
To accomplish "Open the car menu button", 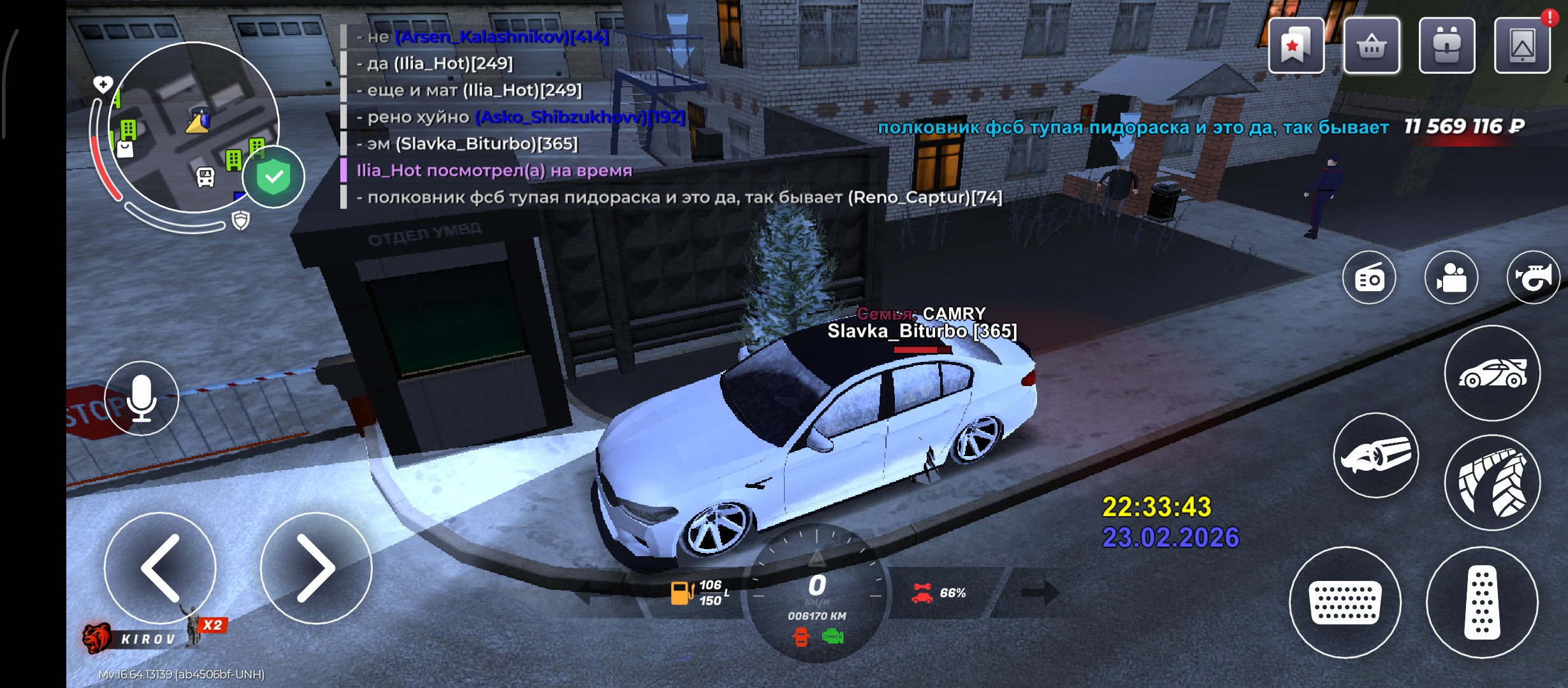I will 1492,373.
